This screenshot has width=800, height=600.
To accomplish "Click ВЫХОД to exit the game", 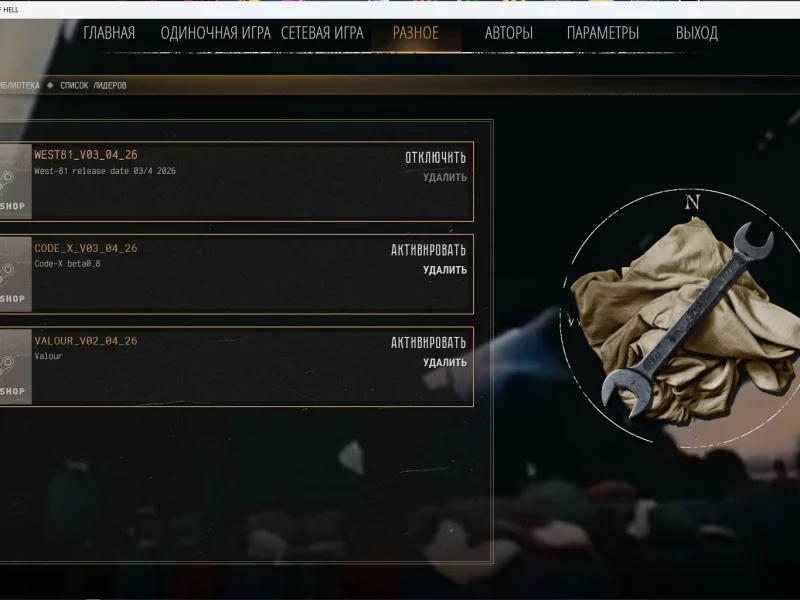I will click(x=697, y=33).
